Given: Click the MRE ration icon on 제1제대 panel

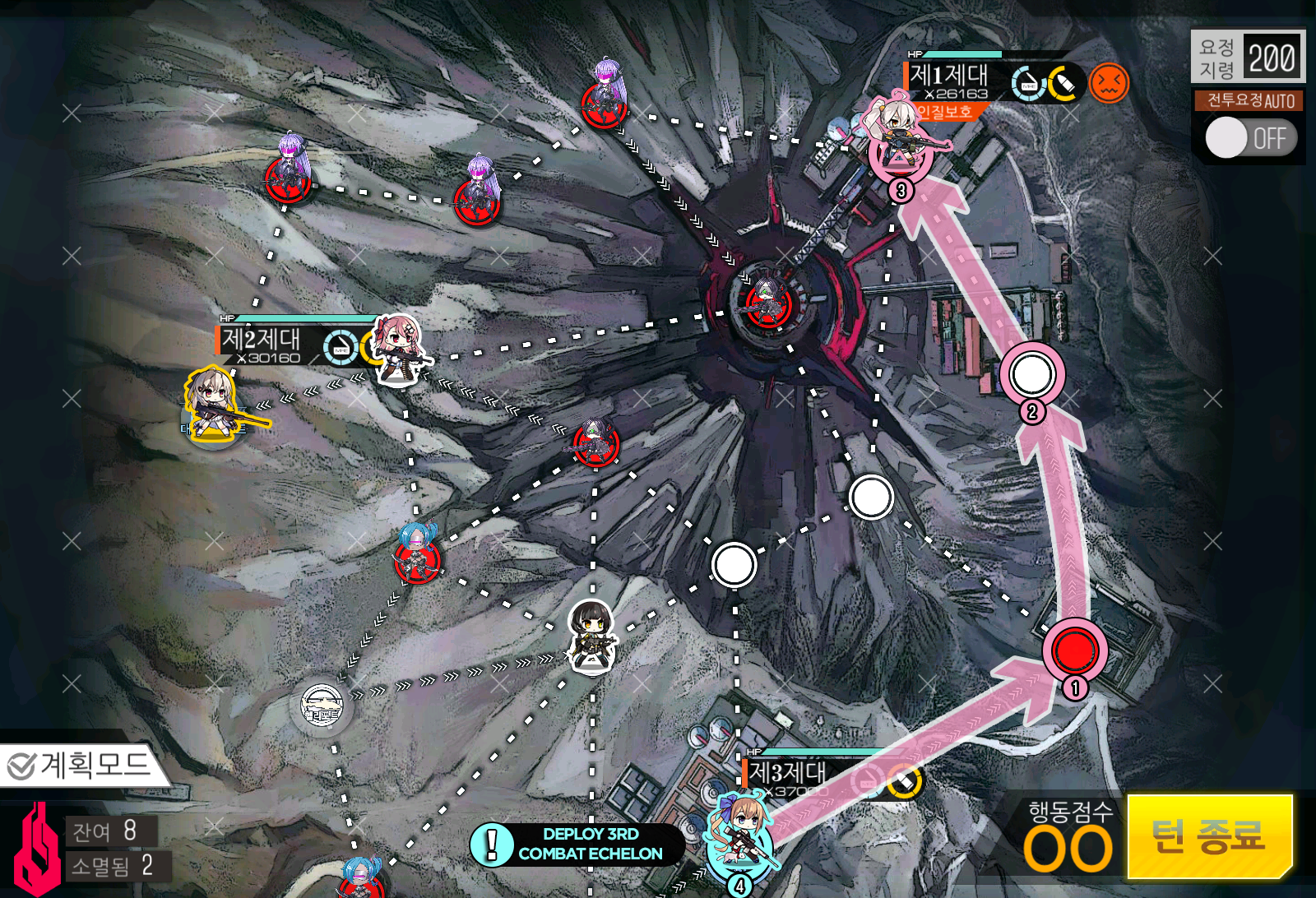Looking at the screenshot, I should coord(1026,83).
